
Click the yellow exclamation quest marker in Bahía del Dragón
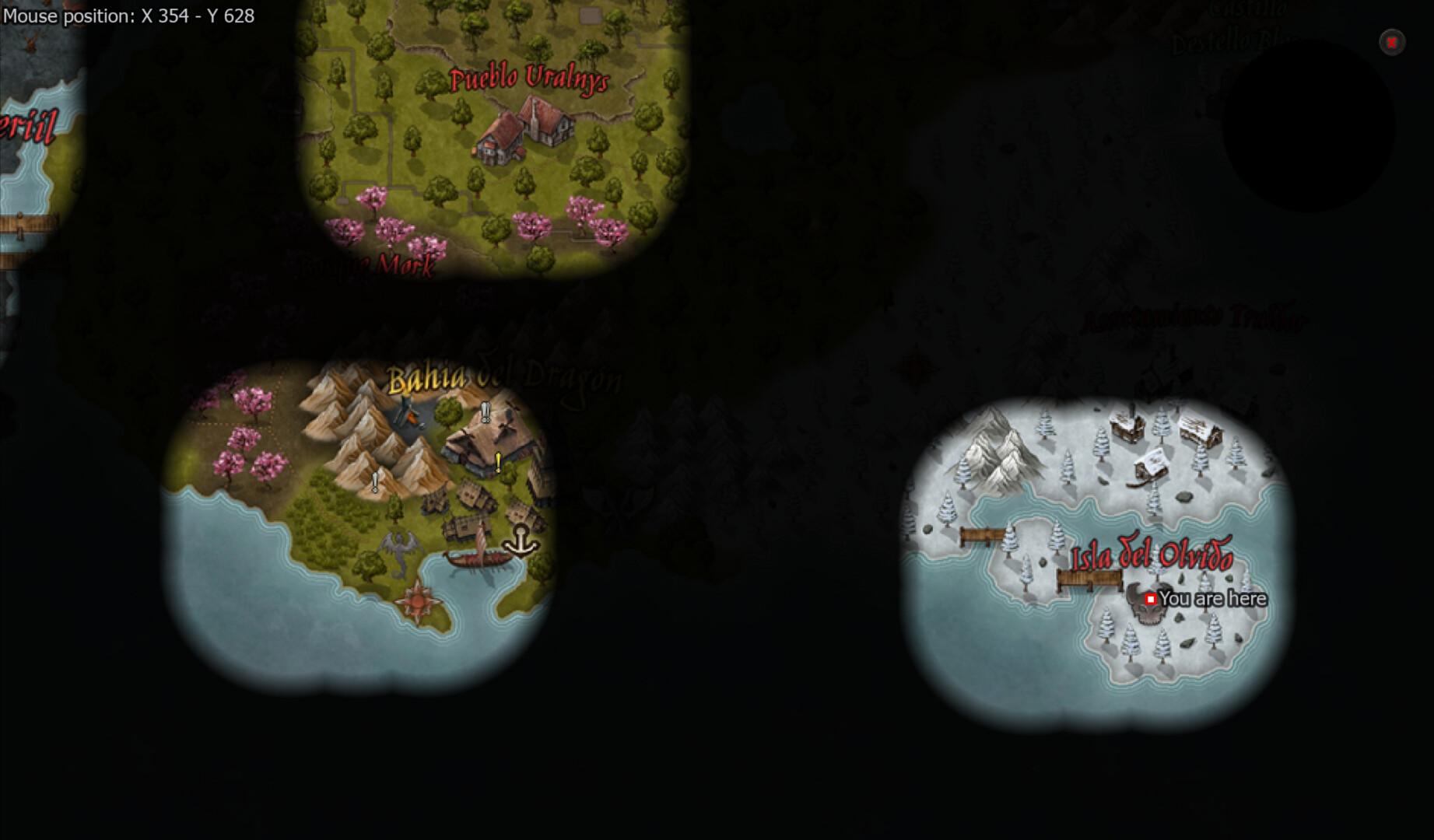[498, 461]
